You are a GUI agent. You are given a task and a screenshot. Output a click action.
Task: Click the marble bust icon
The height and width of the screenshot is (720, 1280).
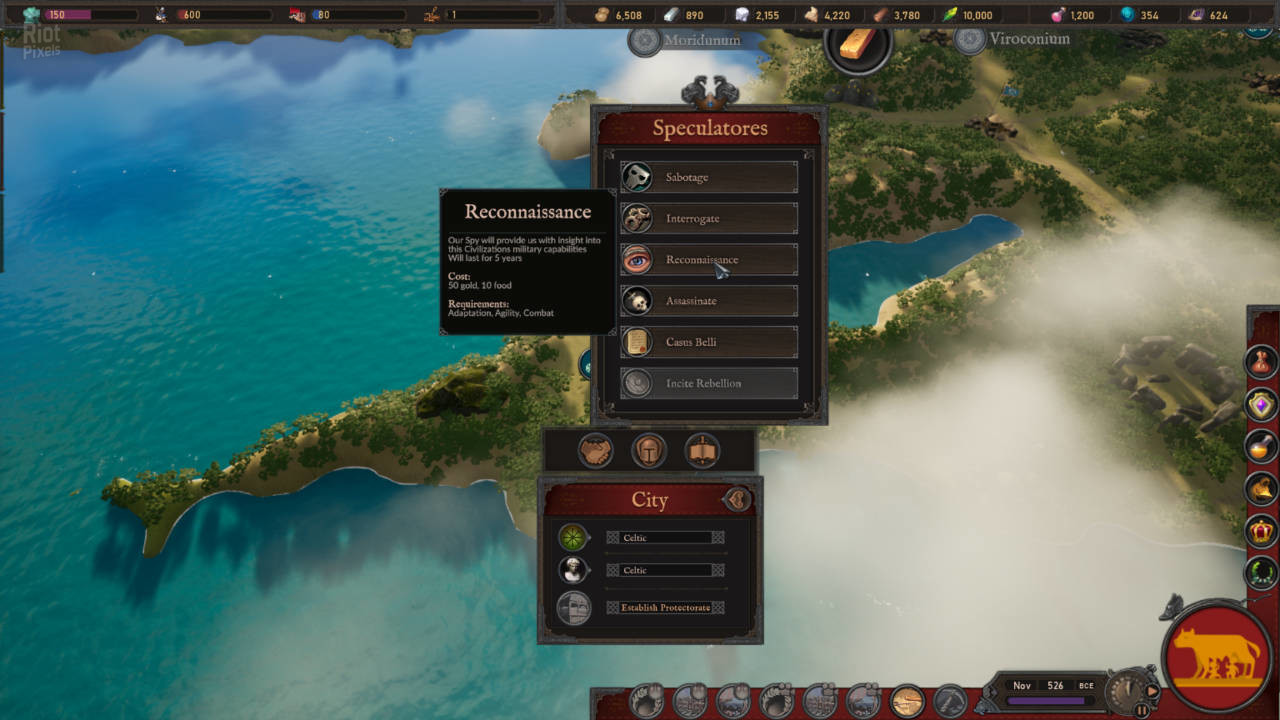point(573,570)
